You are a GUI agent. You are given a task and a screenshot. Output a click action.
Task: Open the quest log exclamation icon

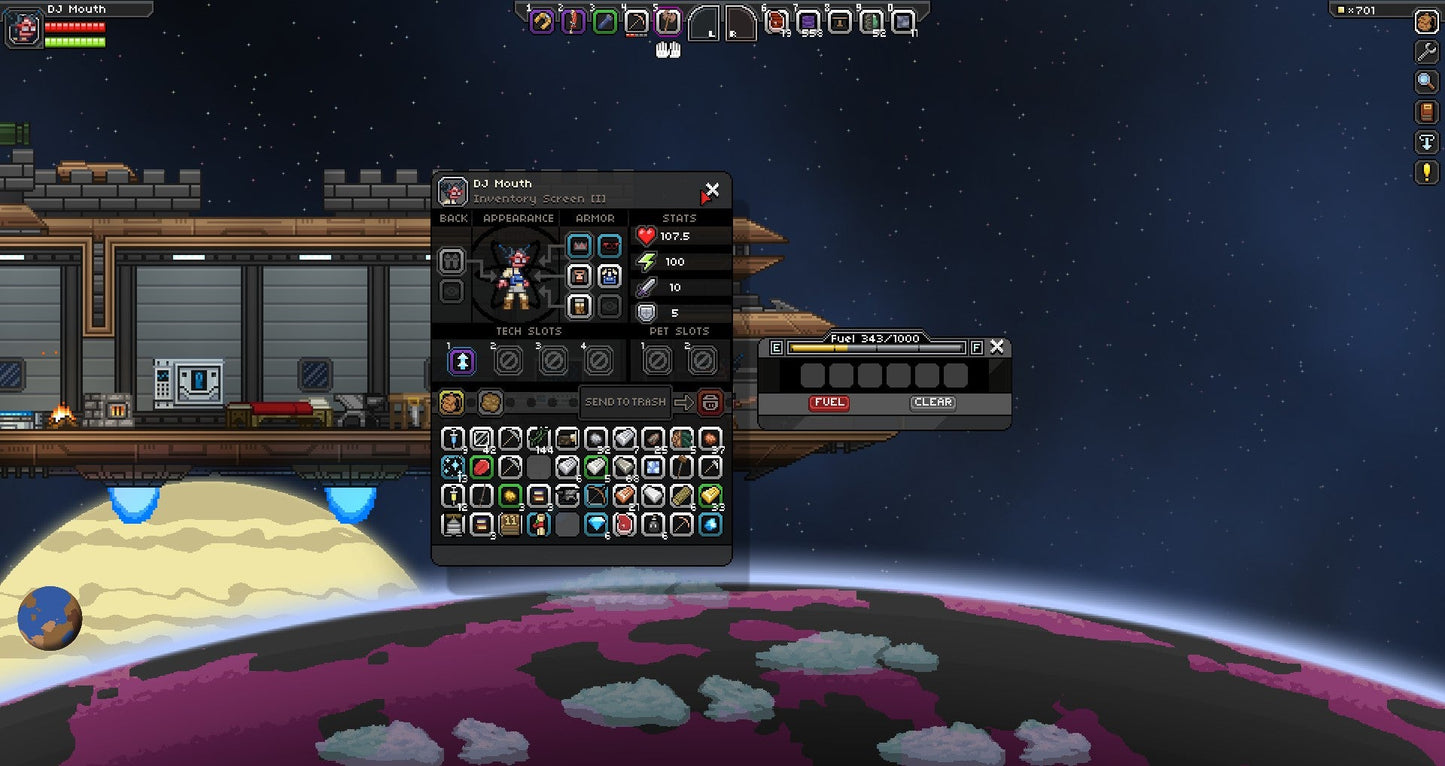[1426, 172]
